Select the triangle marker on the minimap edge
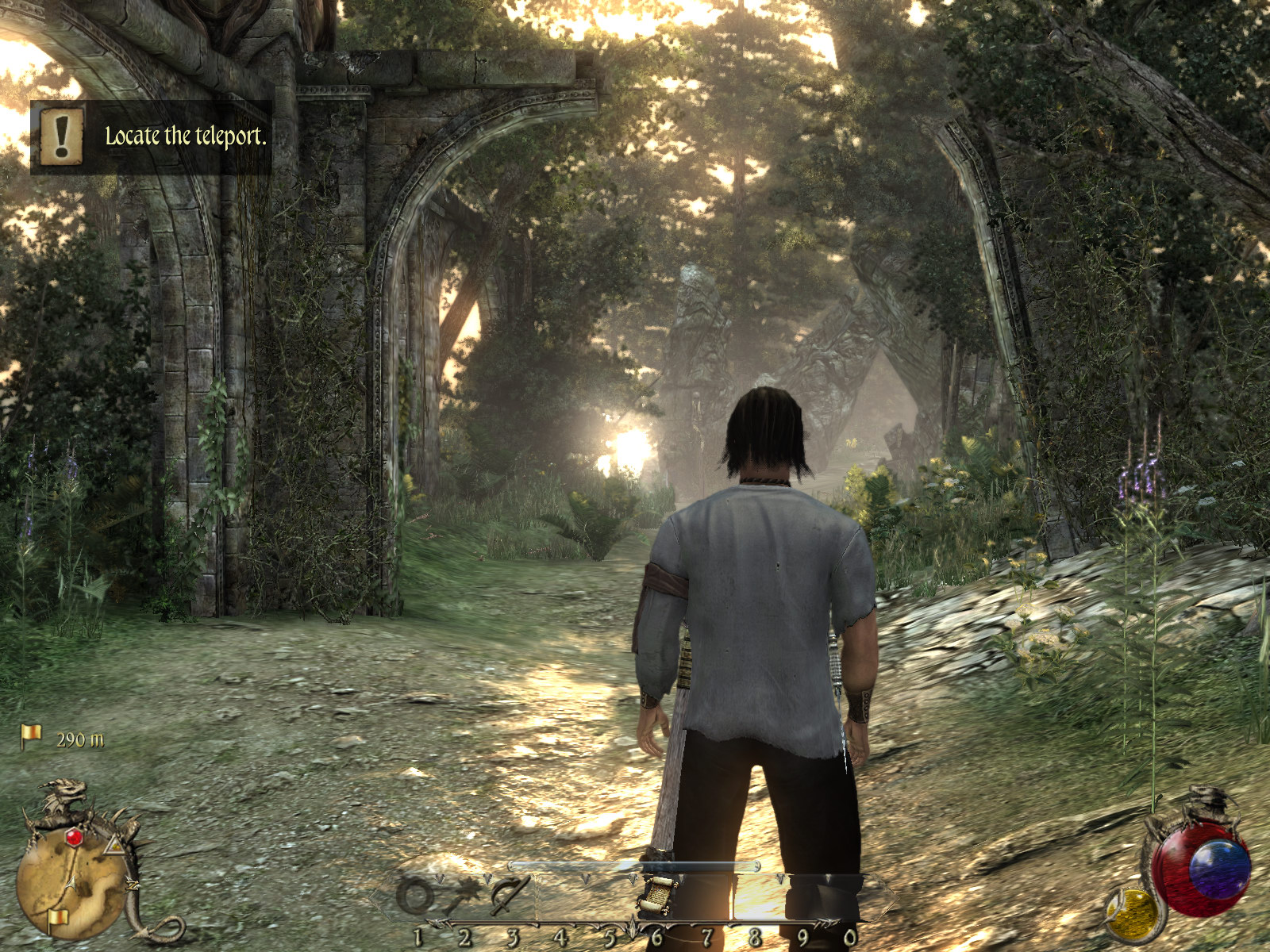The width and height of the screenshot is (1270, 952). point(115,846)
